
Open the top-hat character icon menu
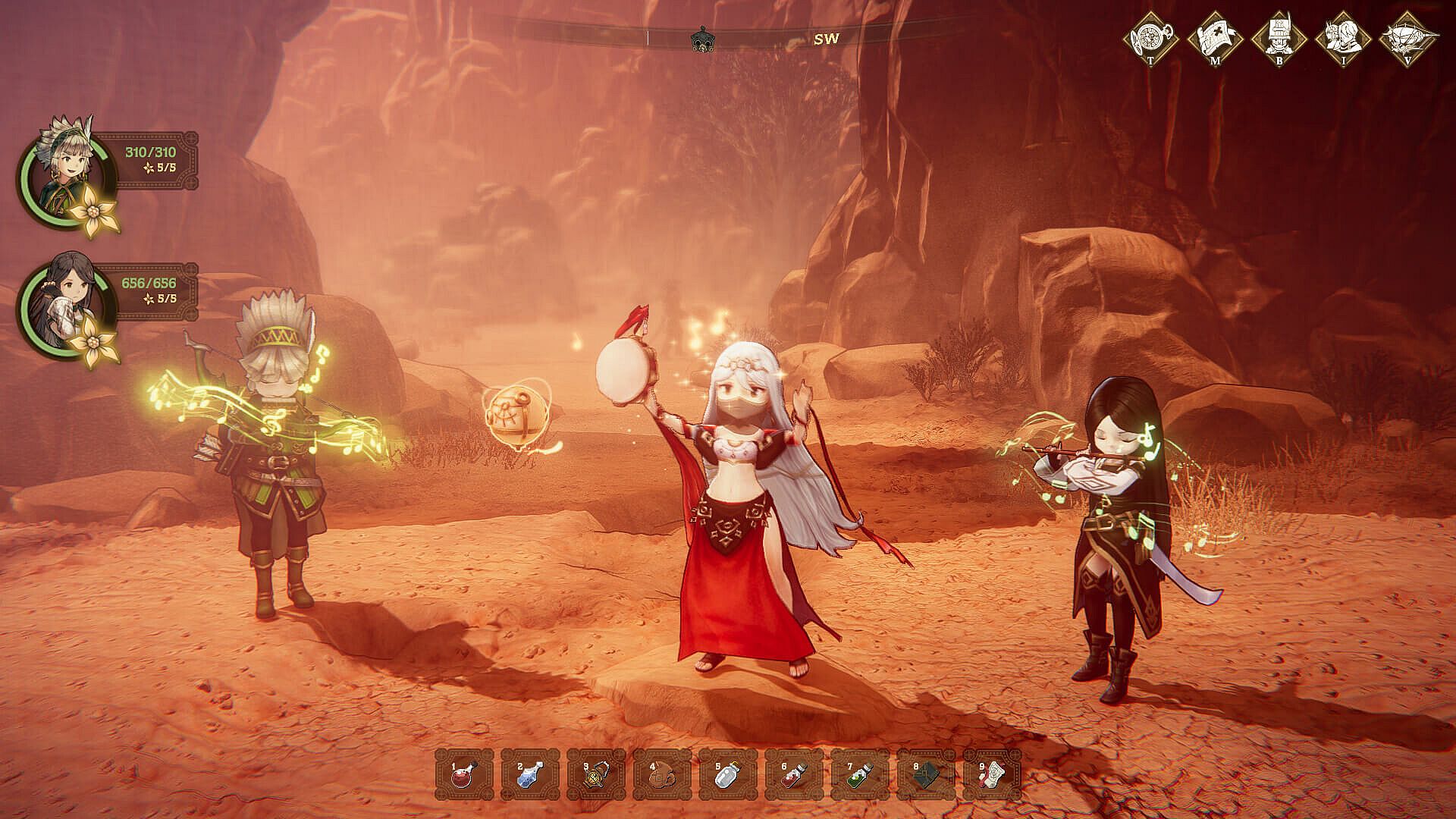coord(1279,36)
